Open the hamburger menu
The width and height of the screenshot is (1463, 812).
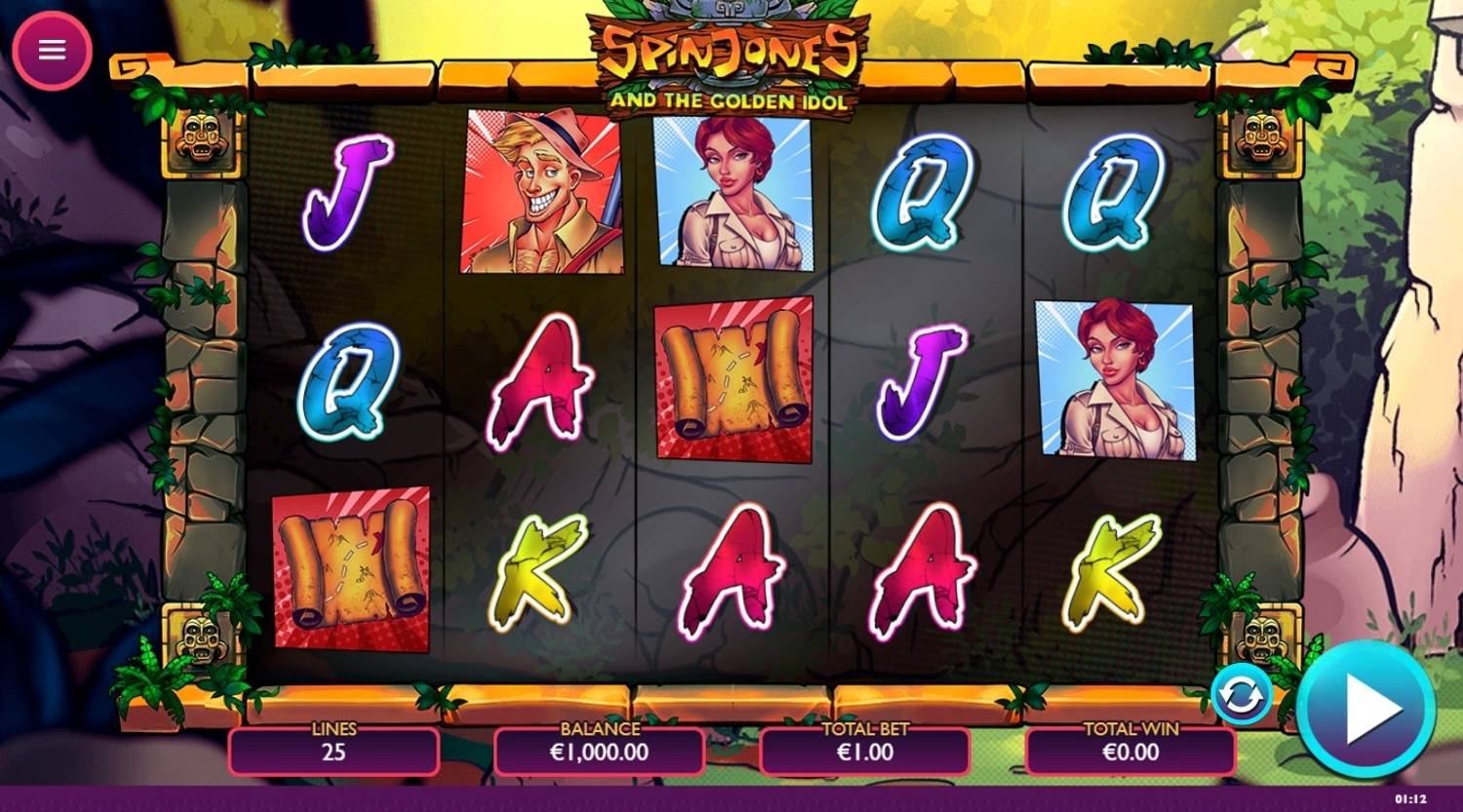[52, 50]
